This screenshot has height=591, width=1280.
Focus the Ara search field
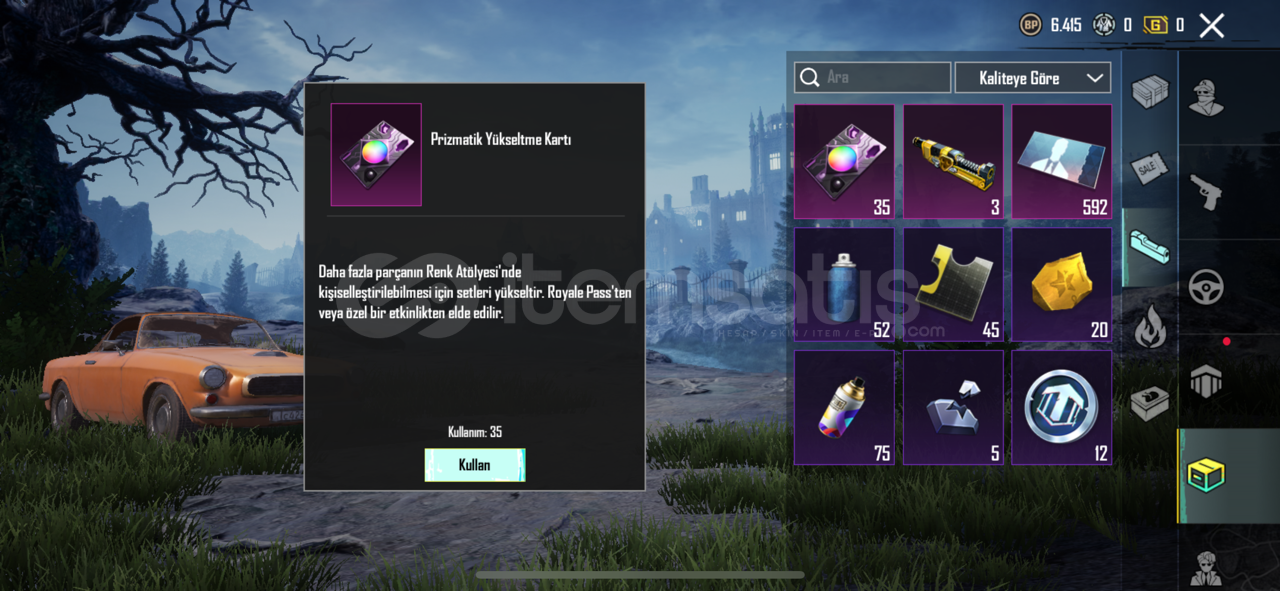pos(873,78)
